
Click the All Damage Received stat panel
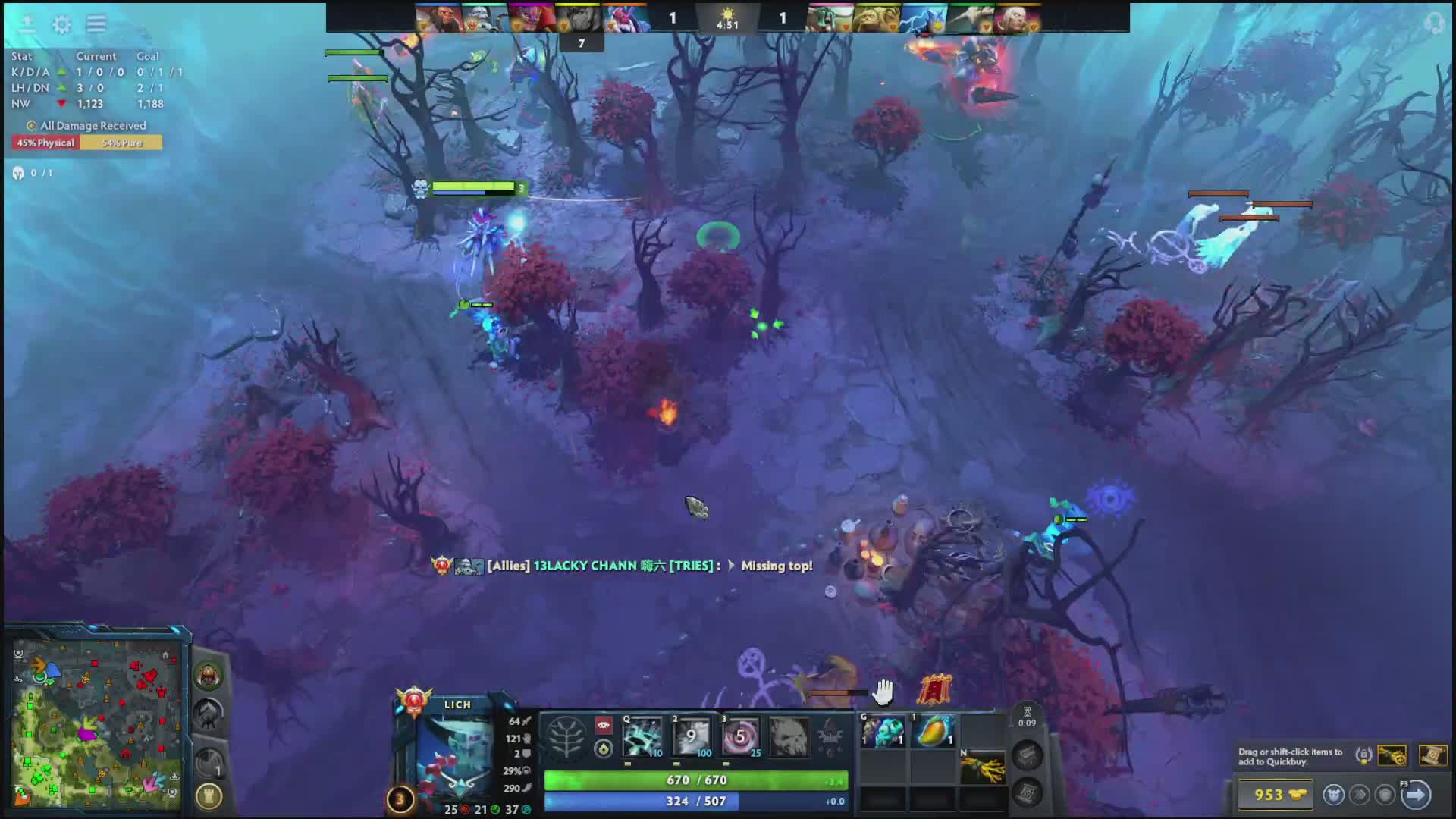point(86,134)
